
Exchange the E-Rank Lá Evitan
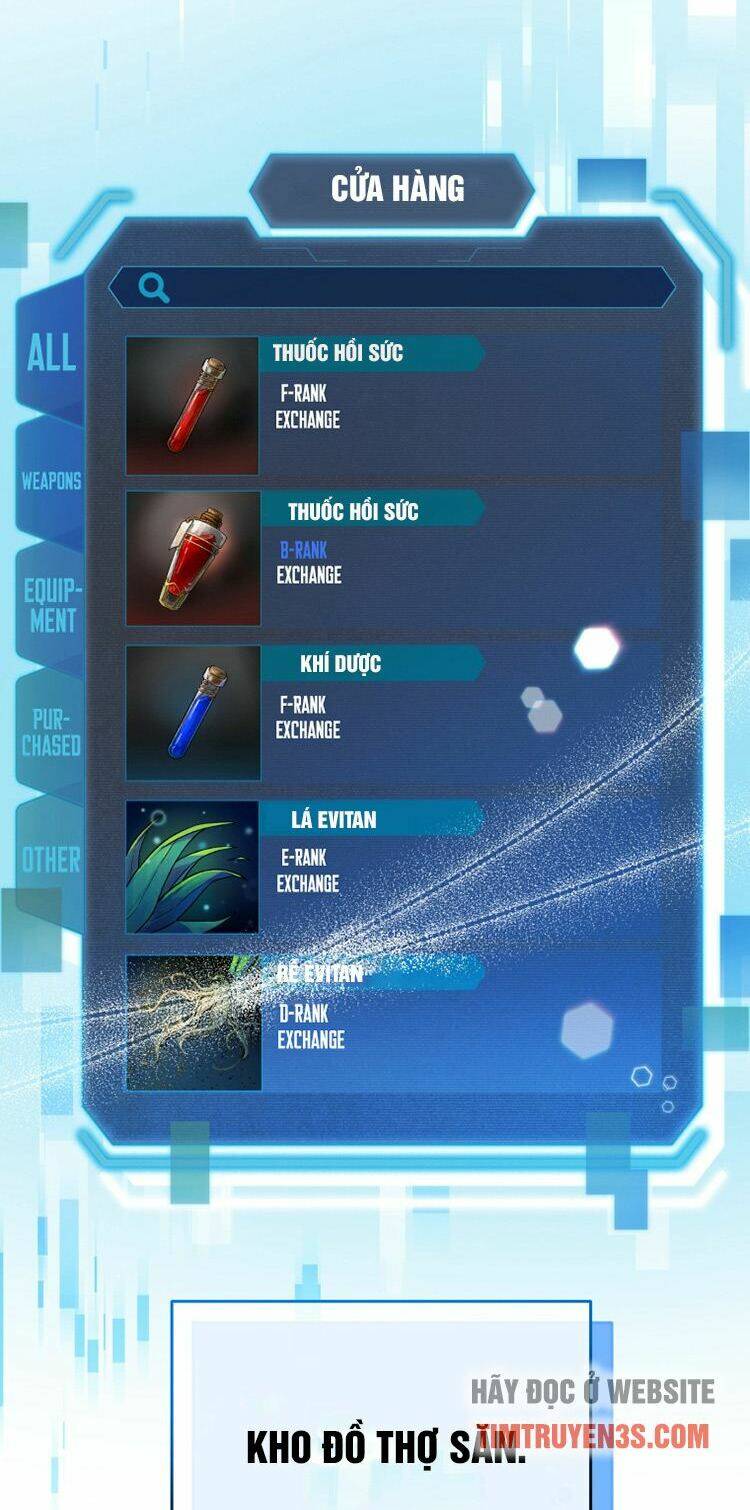point(308,884)
